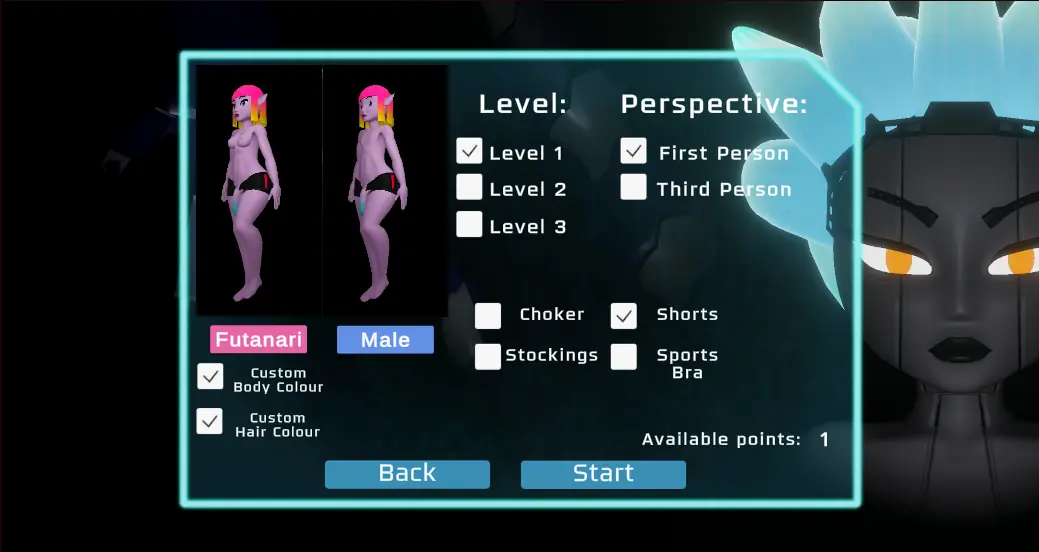Go back with the Back button

coord(407,474)
